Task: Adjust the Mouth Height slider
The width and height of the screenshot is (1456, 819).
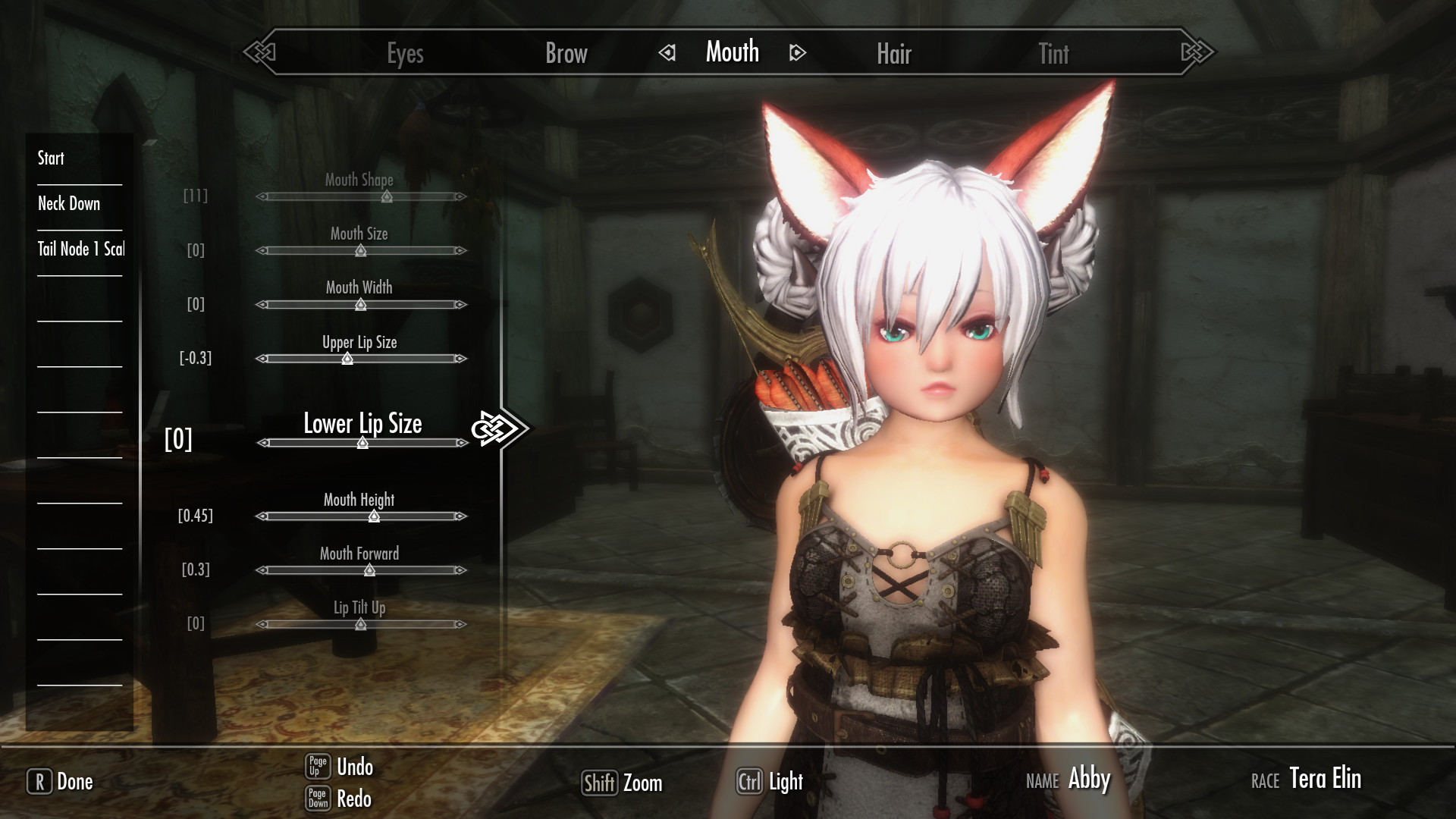Action: 374,516
